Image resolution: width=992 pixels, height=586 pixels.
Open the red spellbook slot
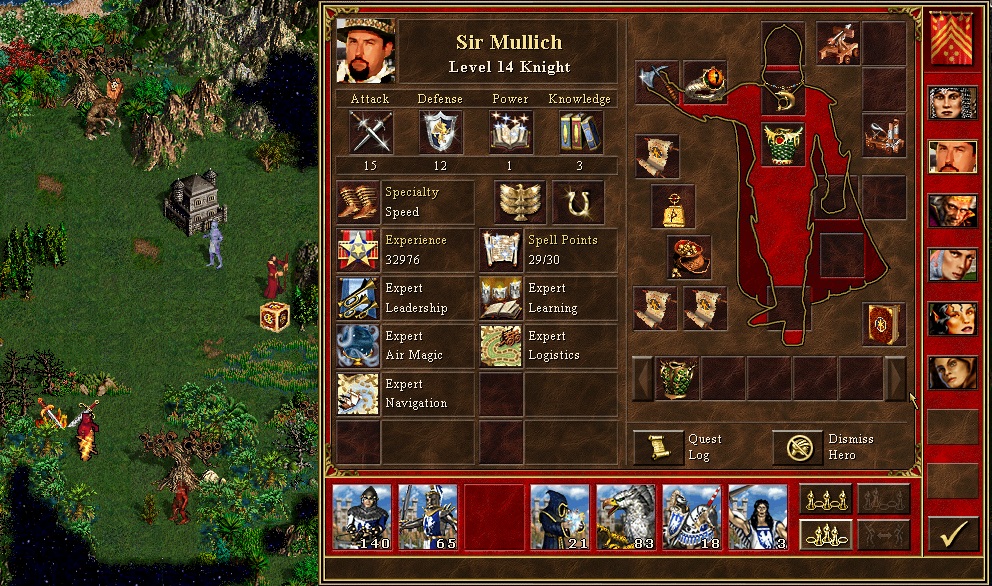[884, 324]
